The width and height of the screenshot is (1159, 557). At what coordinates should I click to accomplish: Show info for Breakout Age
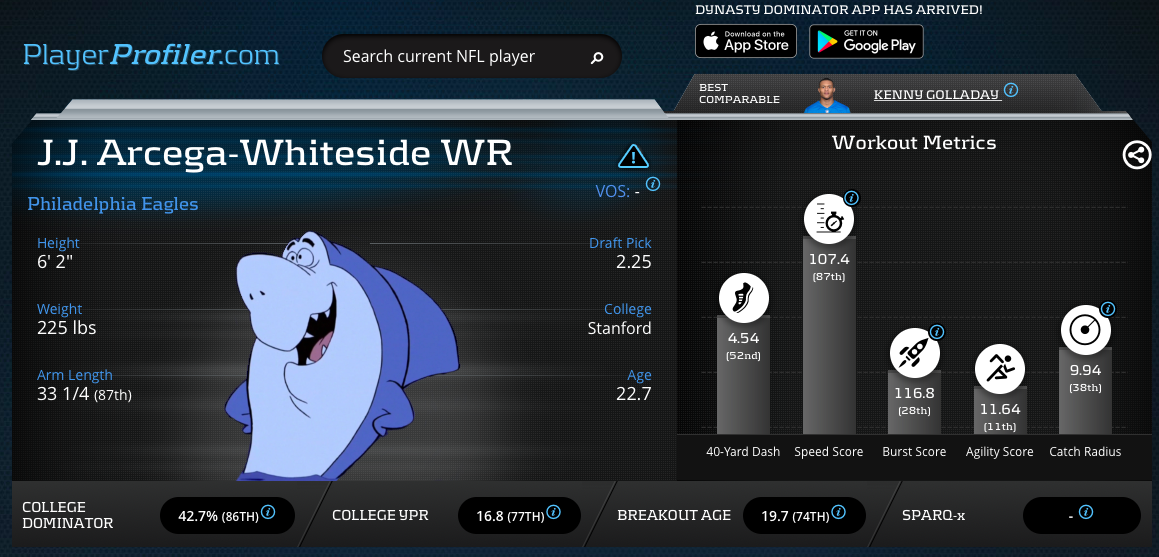click(x=838, y=513)
